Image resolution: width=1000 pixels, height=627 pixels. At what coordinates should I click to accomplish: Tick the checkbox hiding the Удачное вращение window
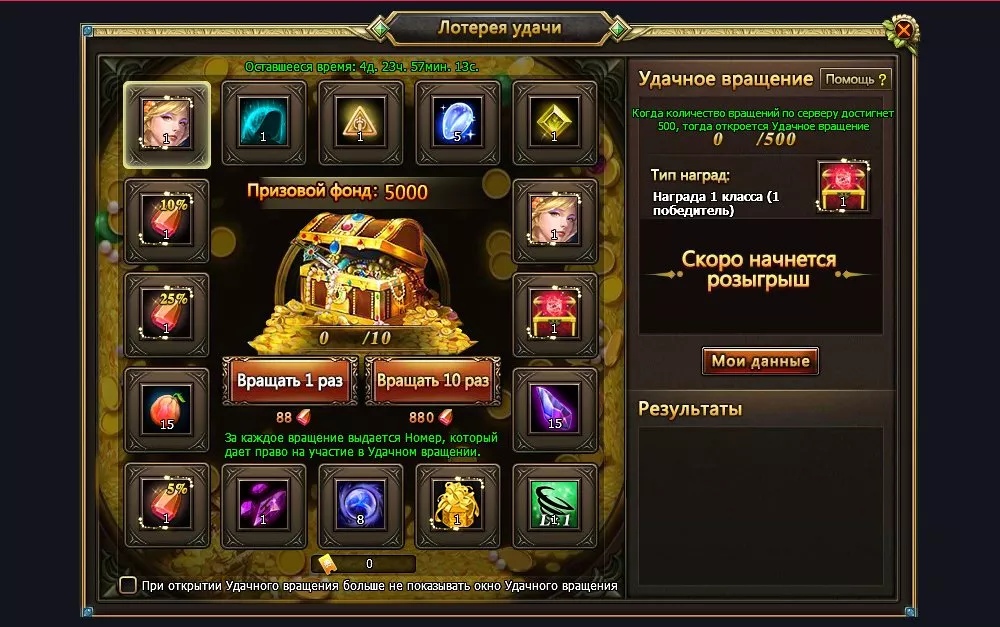point(128,585)
